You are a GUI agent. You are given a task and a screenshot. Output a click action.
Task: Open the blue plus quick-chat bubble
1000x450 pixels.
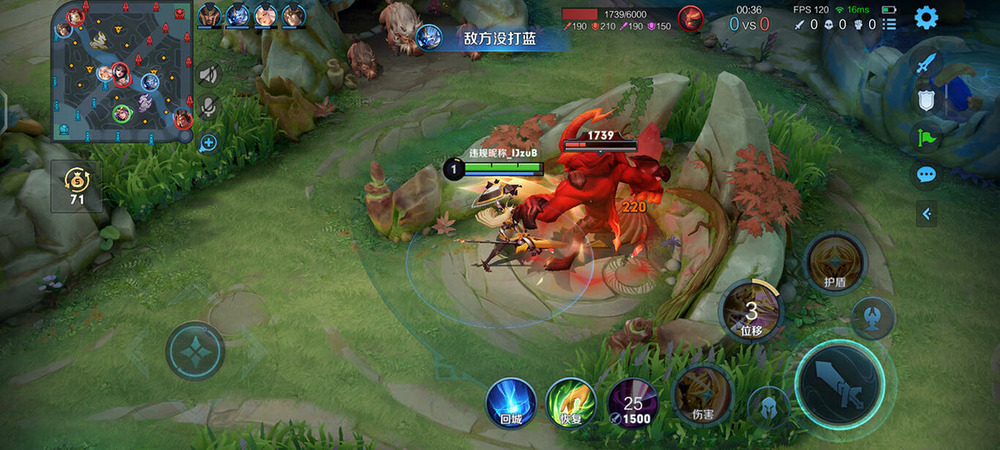[x=208, y=142]
